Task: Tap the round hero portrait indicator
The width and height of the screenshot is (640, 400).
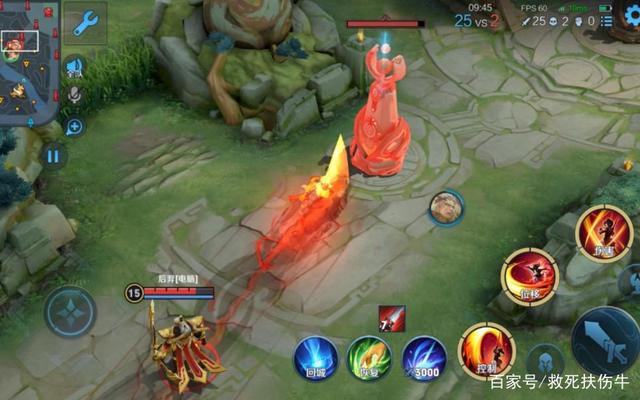Action: tap(446, 208)
